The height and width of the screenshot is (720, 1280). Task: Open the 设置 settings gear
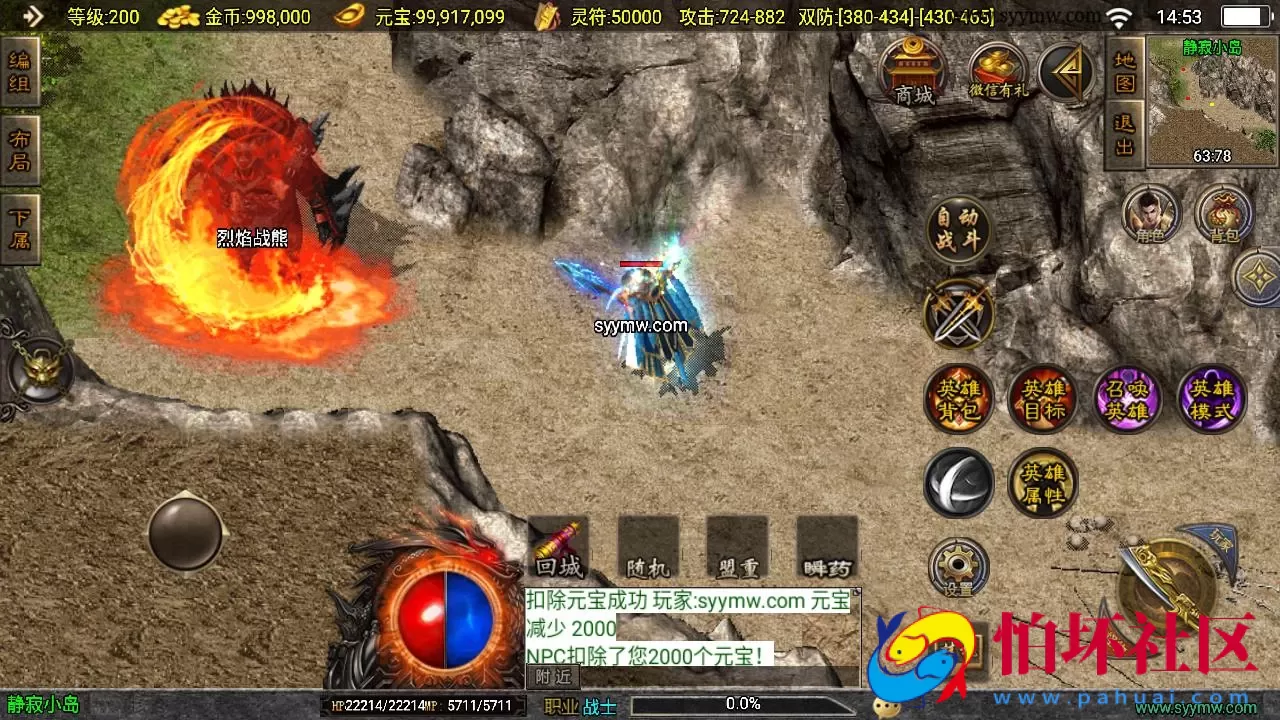click(x=957, y=565)
